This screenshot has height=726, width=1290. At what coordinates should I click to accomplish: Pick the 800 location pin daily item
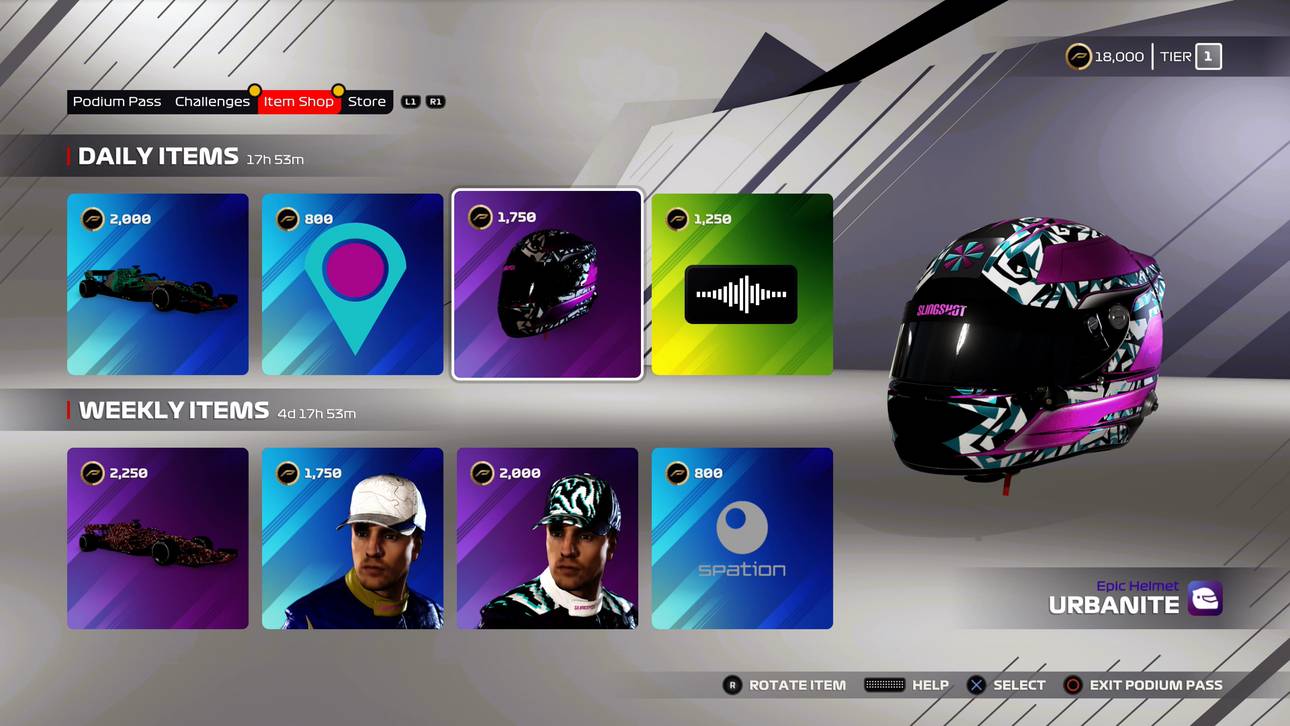coord(352,285)
